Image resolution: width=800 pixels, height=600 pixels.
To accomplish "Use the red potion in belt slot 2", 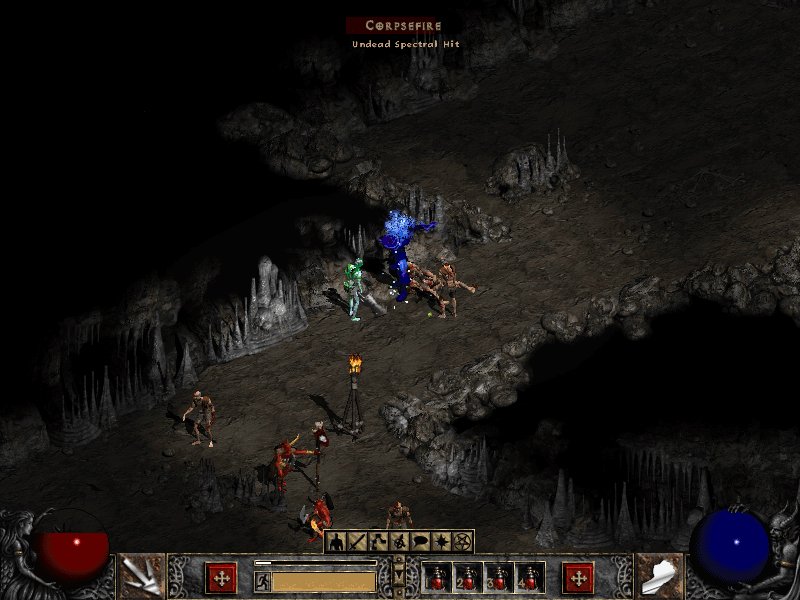I will [468, 578].
